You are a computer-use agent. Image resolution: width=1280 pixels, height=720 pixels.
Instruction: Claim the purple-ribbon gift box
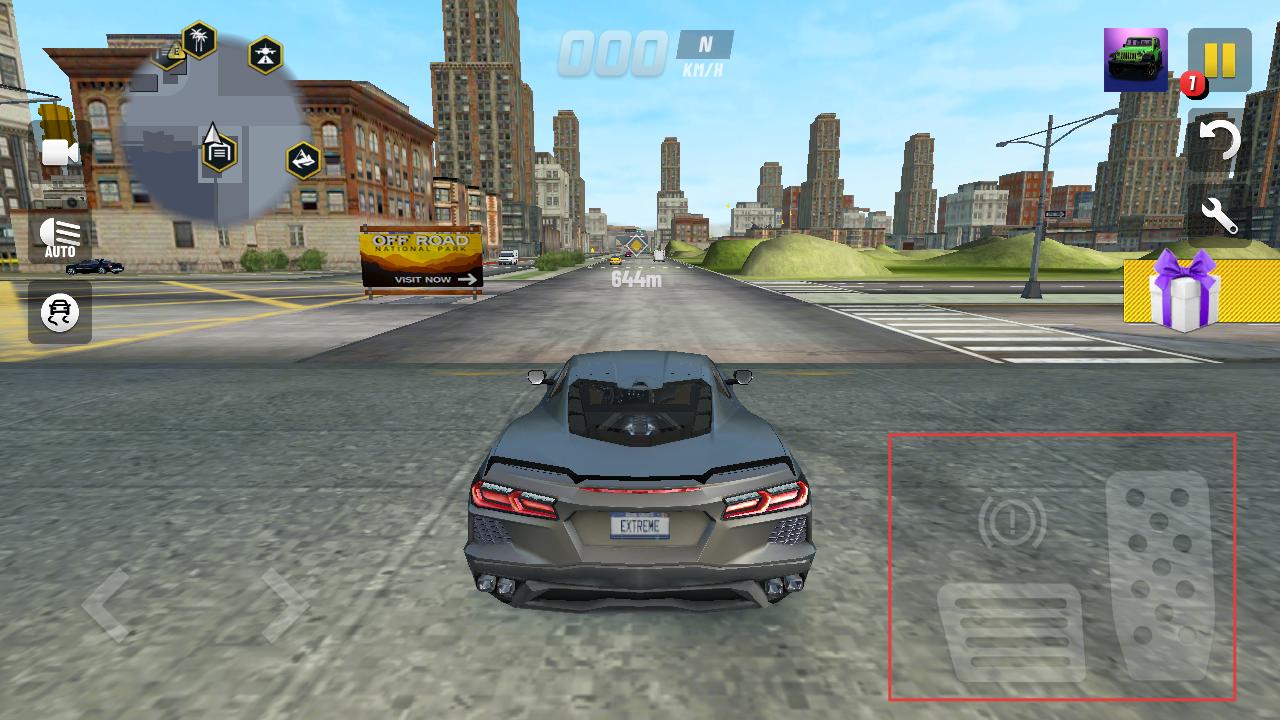[x=1187, y=290]
